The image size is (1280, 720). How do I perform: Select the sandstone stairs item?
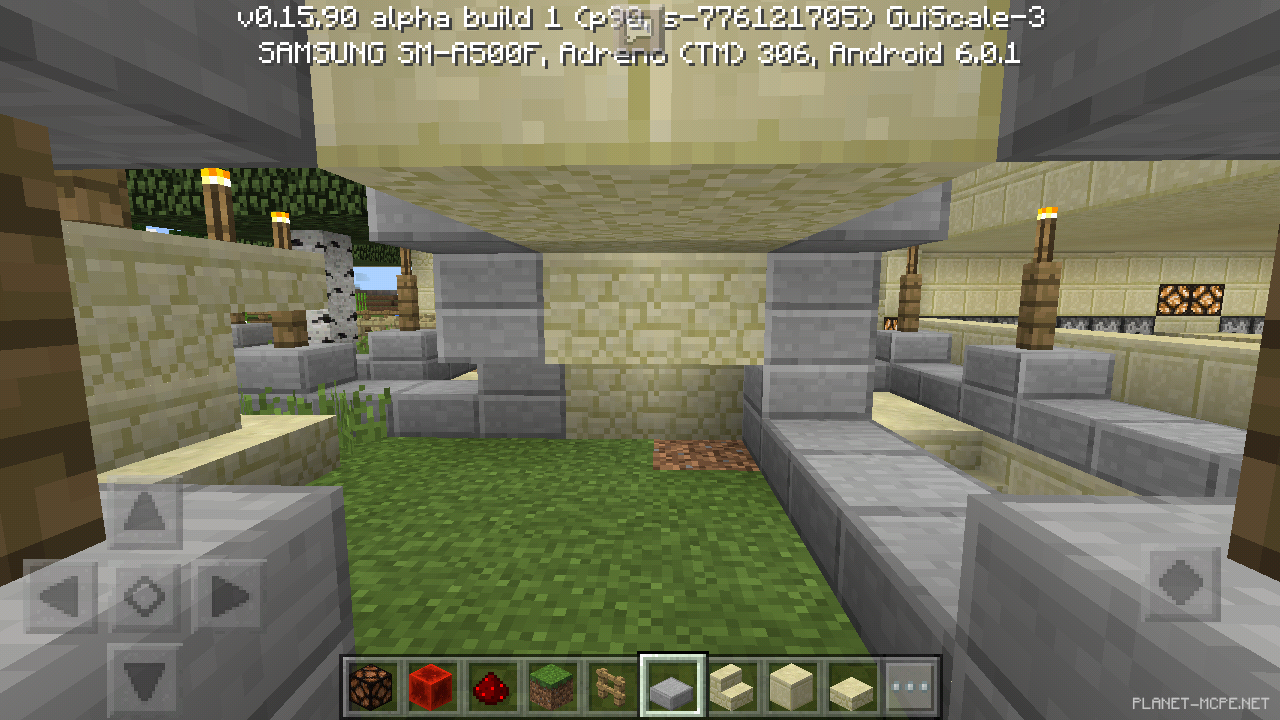pyautogui.click(x=731, y=684)
